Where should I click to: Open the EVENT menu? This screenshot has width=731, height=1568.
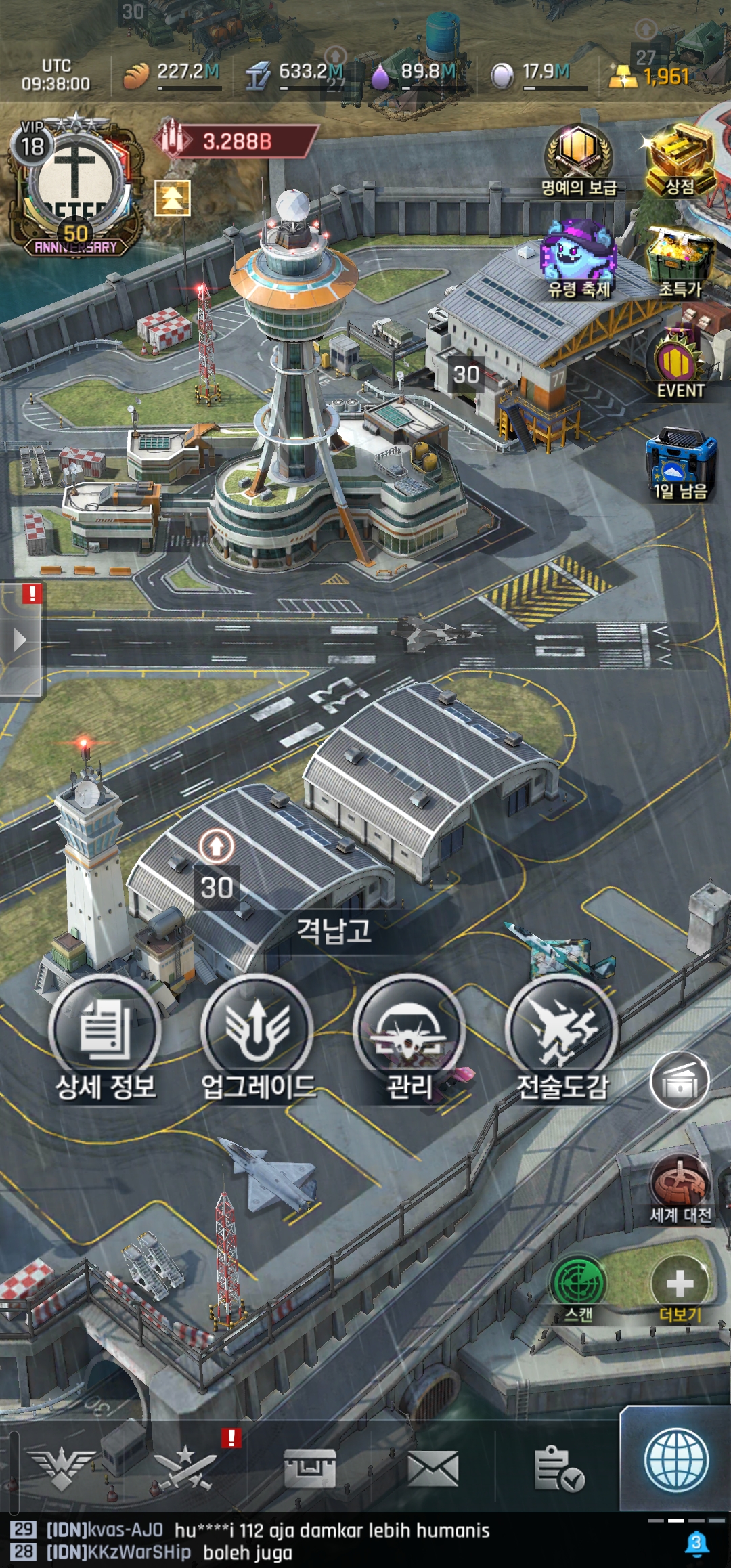click(680, 366)
